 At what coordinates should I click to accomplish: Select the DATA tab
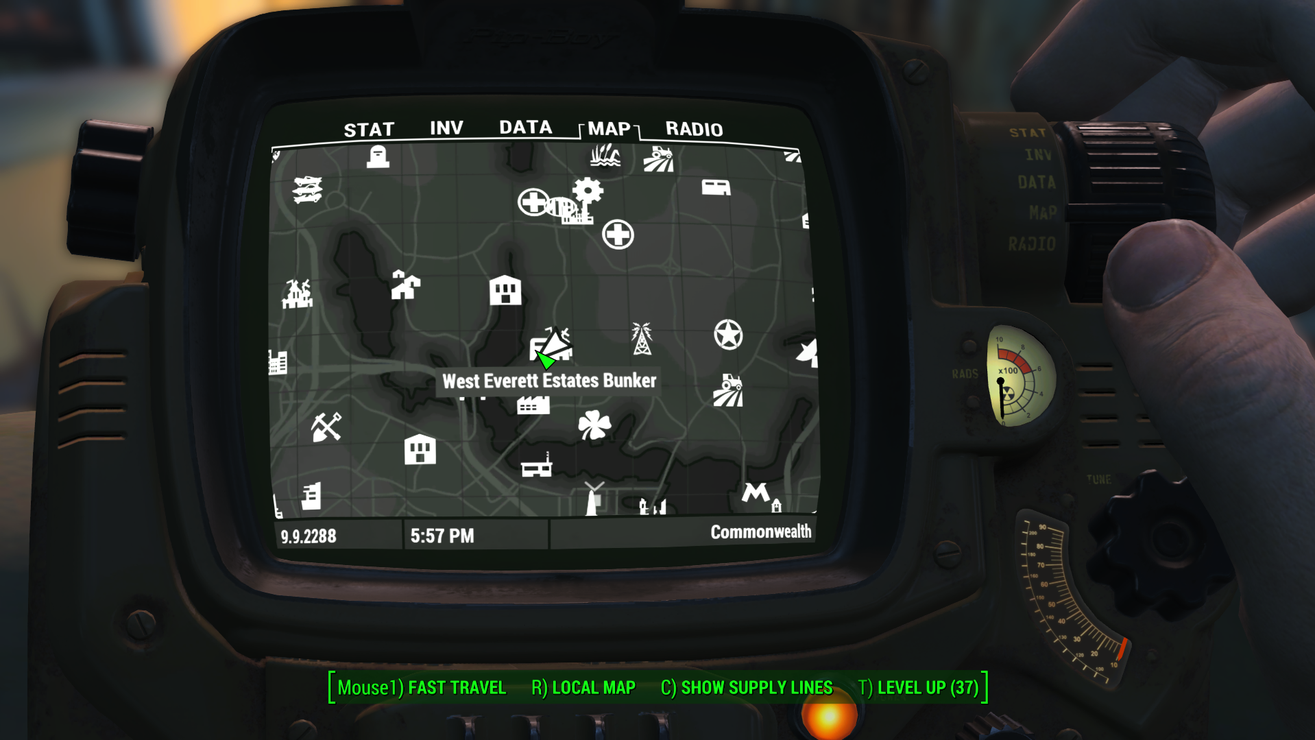click(x=525, y=127)
